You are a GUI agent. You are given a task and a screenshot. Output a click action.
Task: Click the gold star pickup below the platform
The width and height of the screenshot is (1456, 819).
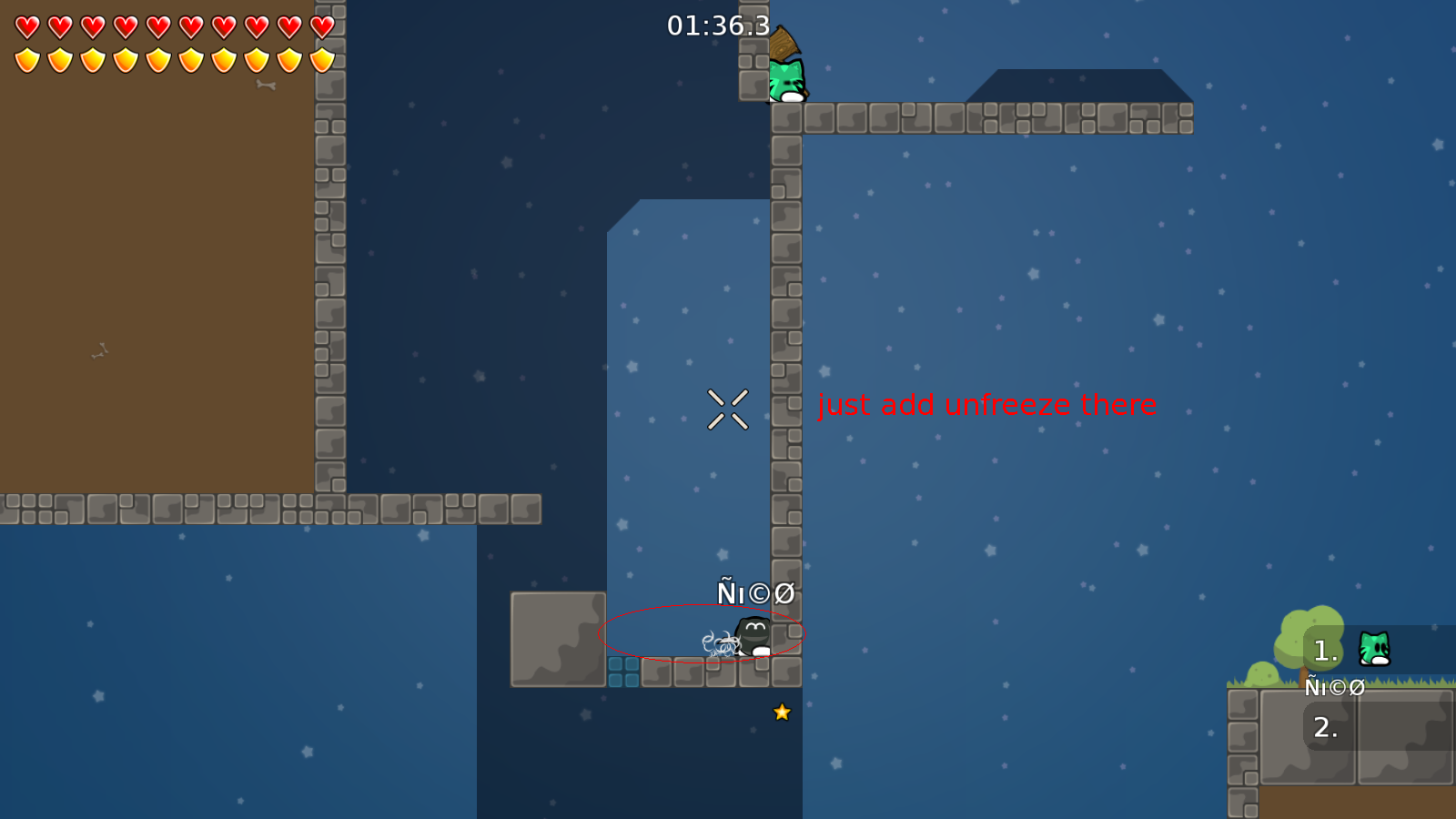[783, 713]
